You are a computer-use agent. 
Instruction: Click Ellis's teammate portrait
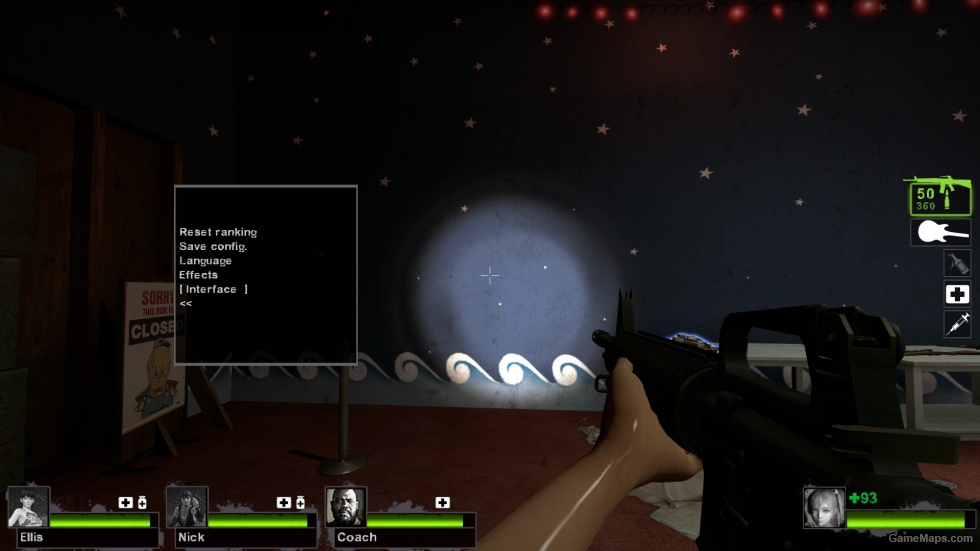click(28, 507)
